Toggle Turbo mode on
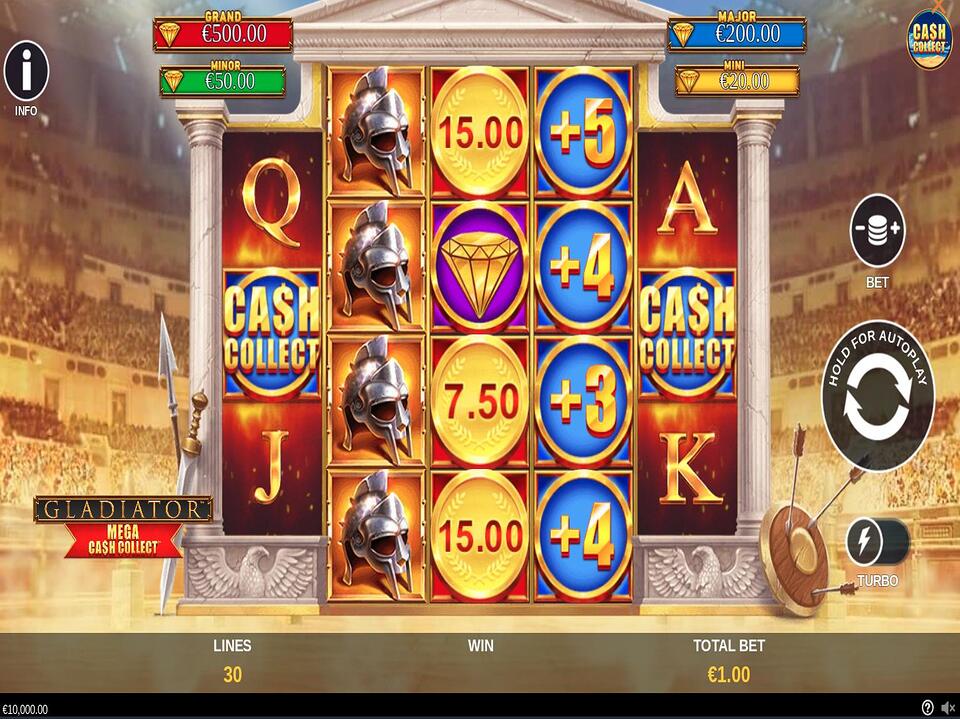Viewport: 960px width, 719px height. pos(877,543)
